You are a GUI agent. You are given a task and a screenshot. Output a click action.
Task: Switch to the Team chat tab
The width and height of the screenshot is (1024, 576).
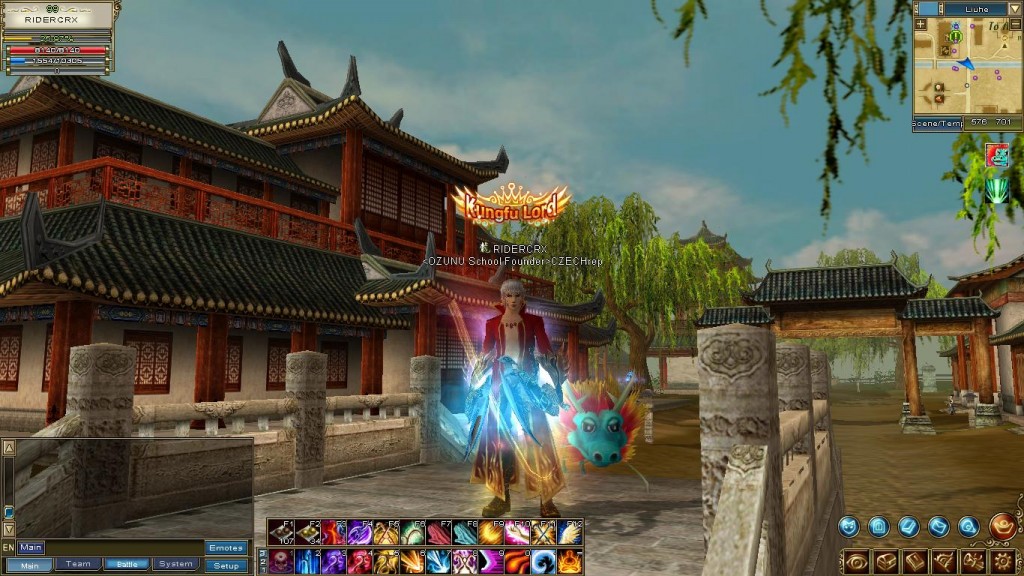pos(78,565)
